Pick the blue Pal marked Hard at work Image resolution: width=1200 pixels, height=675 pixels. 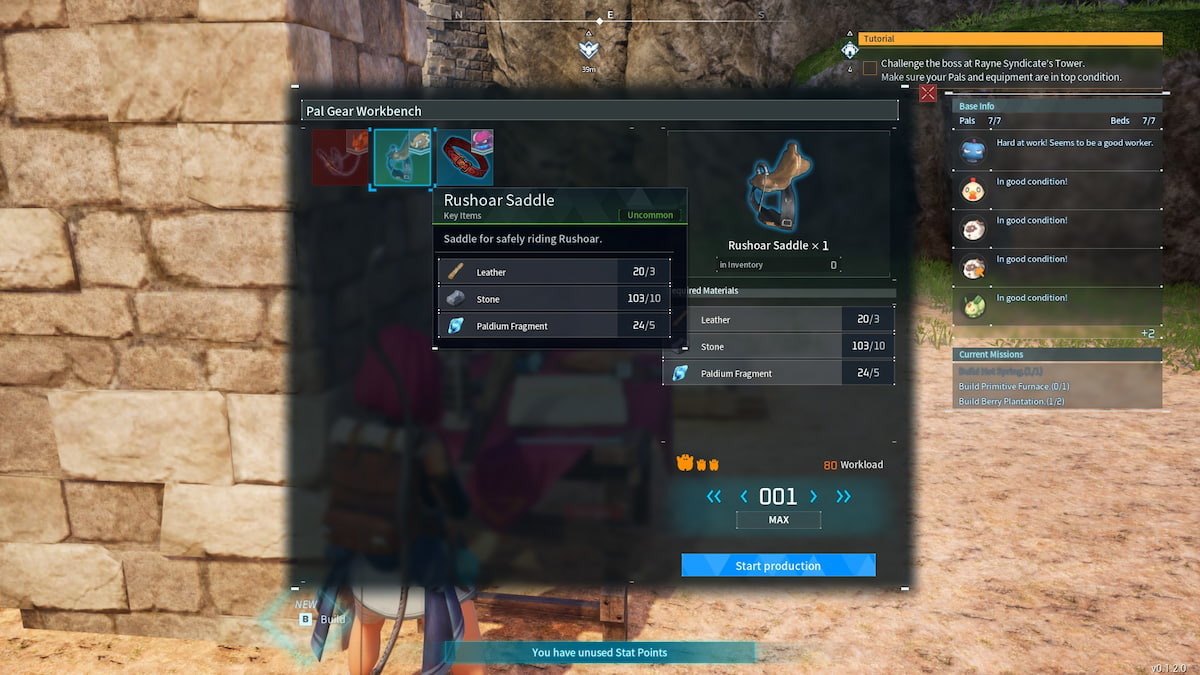[974, 152]
